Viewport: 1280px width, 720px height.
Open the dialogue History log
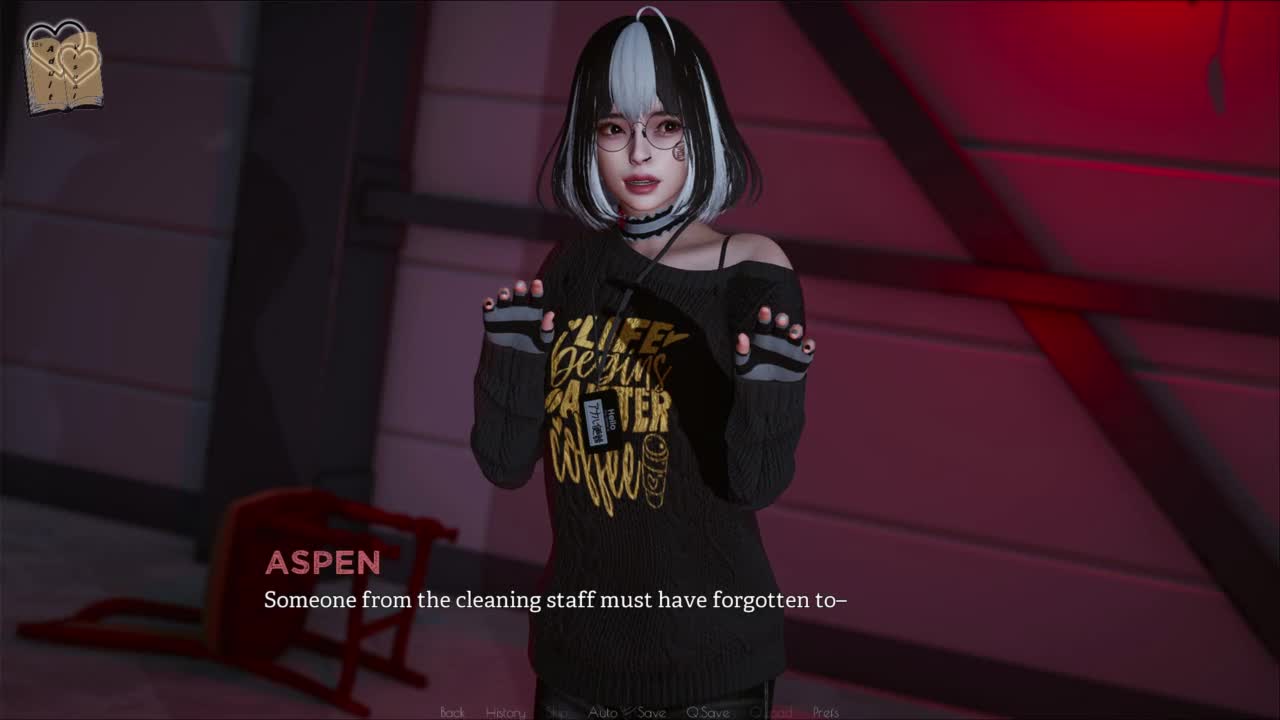pyautogui.click(x=505, y=712)
